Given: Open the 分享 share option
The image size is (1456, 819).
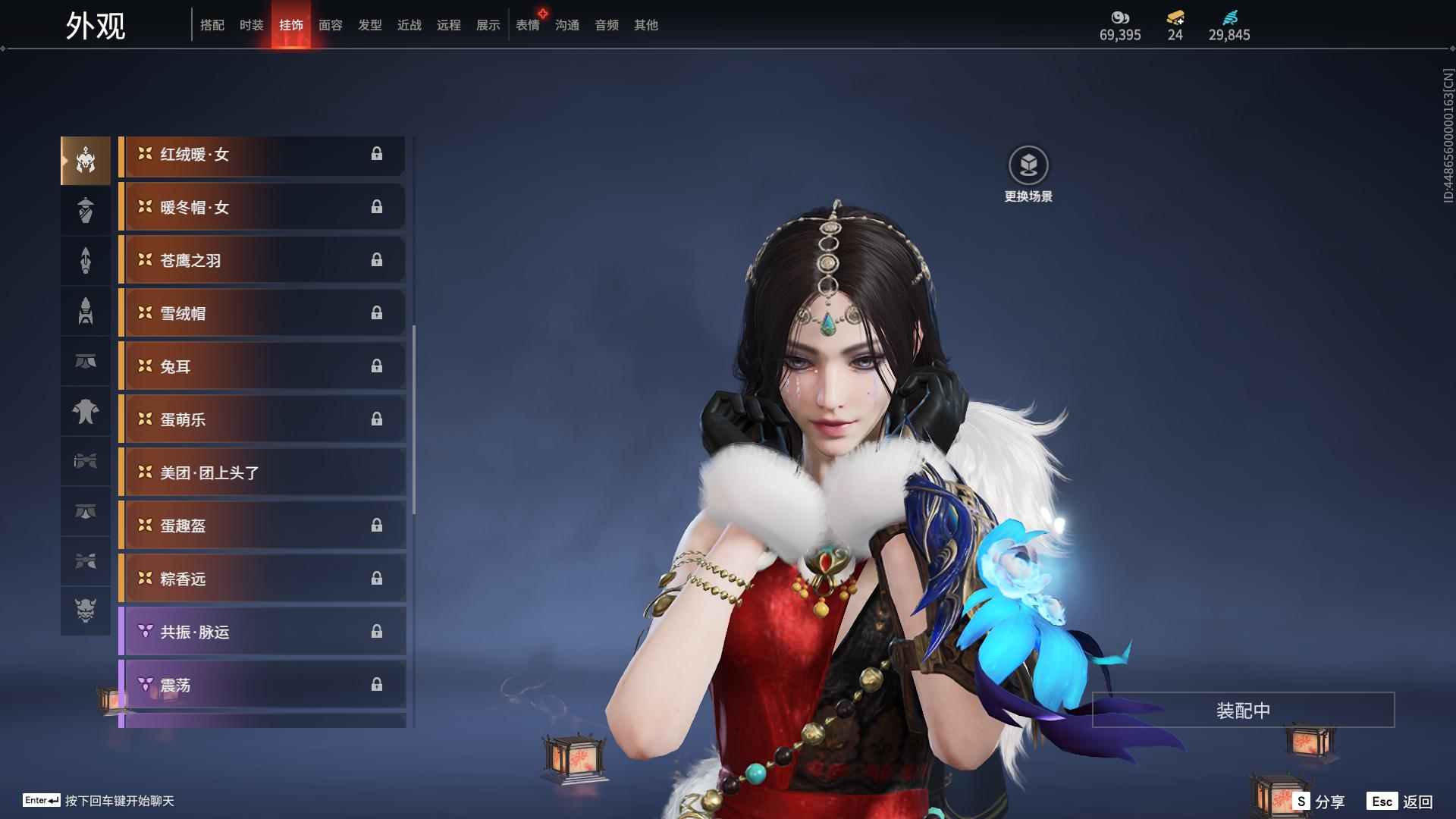Looking at the screenshot, I should pos(1319,802).
